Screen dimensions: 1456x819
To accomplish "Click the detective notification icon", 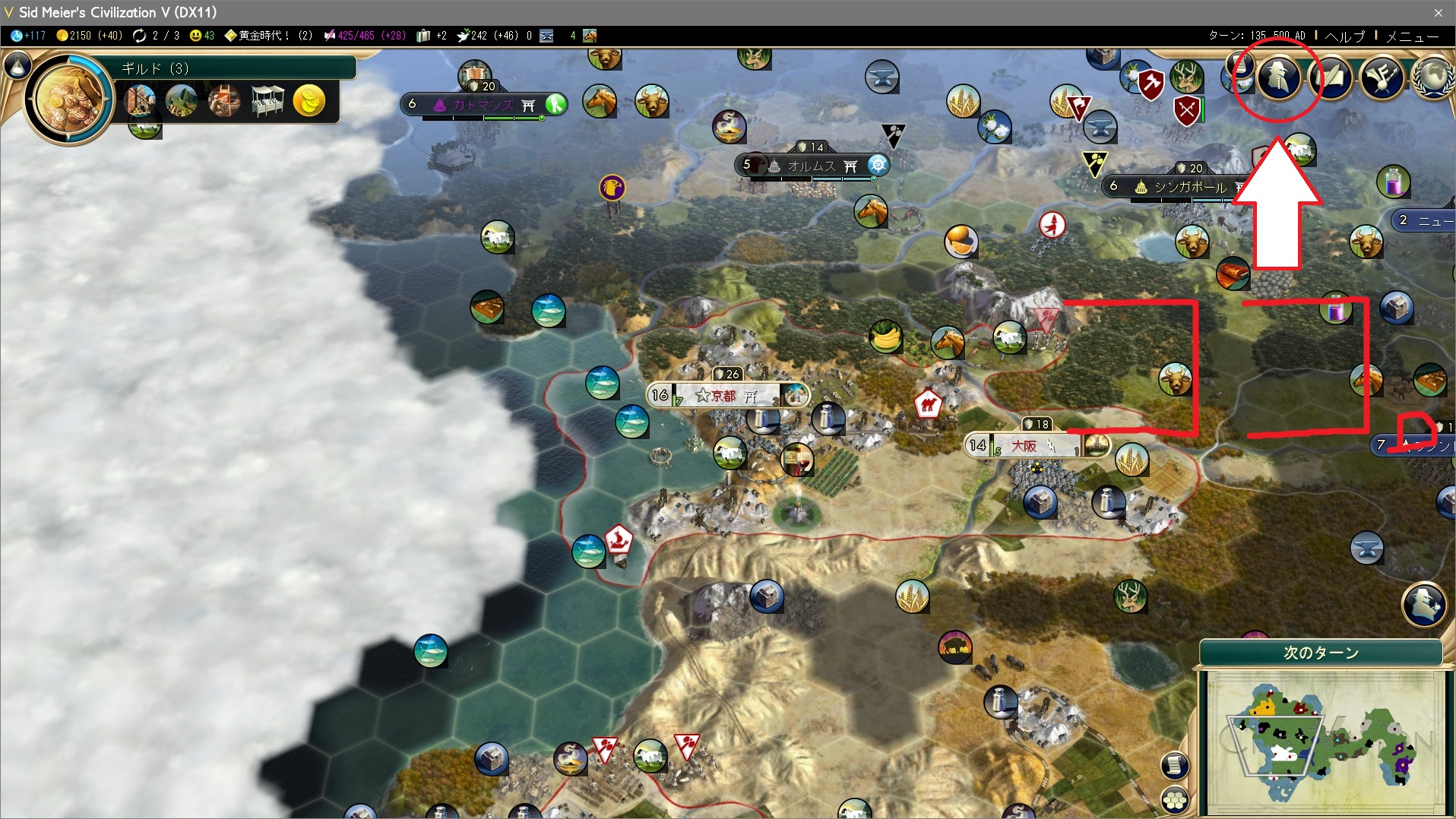I will (x=1423, y=604).
